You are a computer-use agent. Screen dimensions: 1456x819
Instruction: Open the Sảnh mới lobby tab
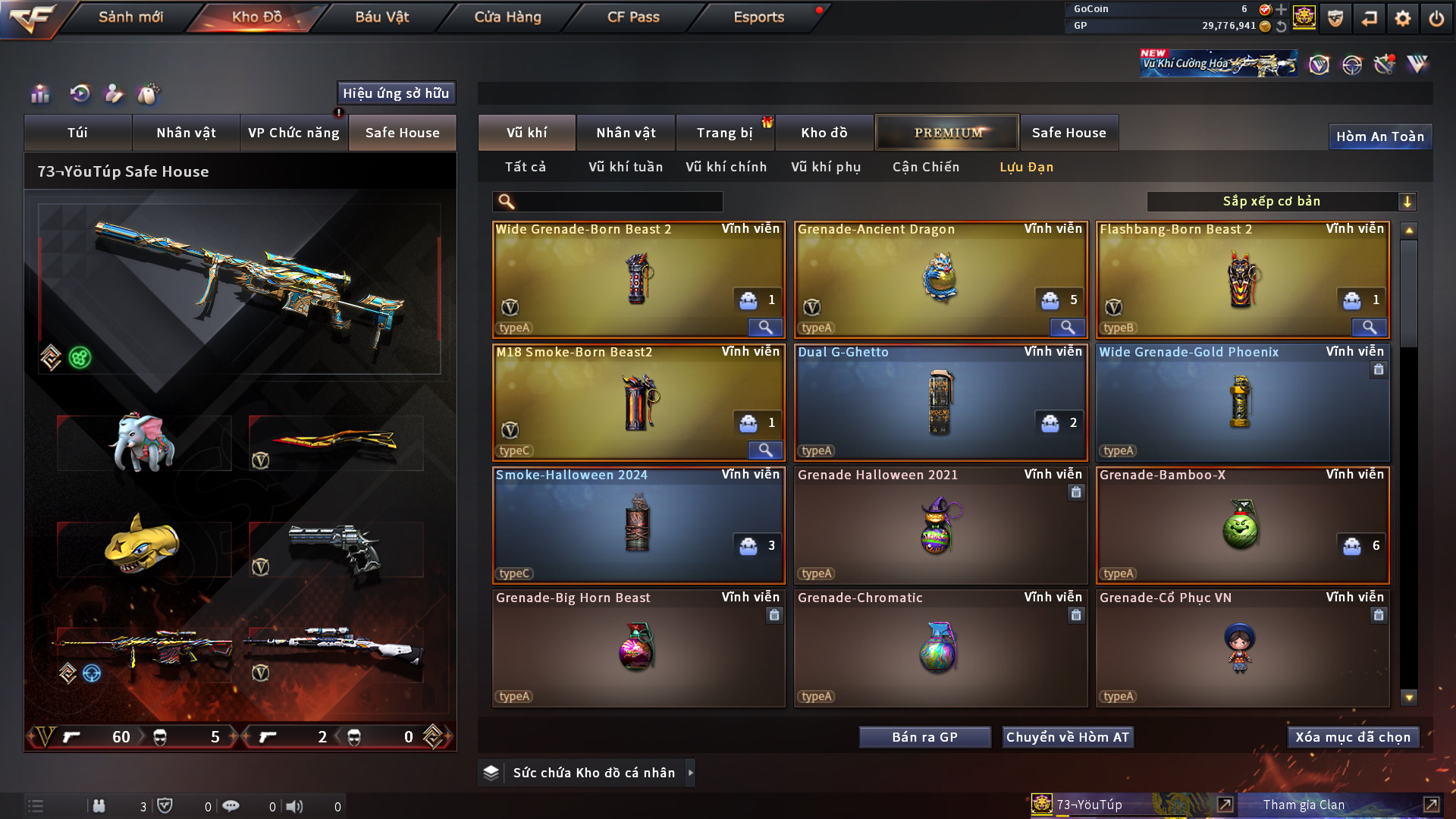click(130, 17)
